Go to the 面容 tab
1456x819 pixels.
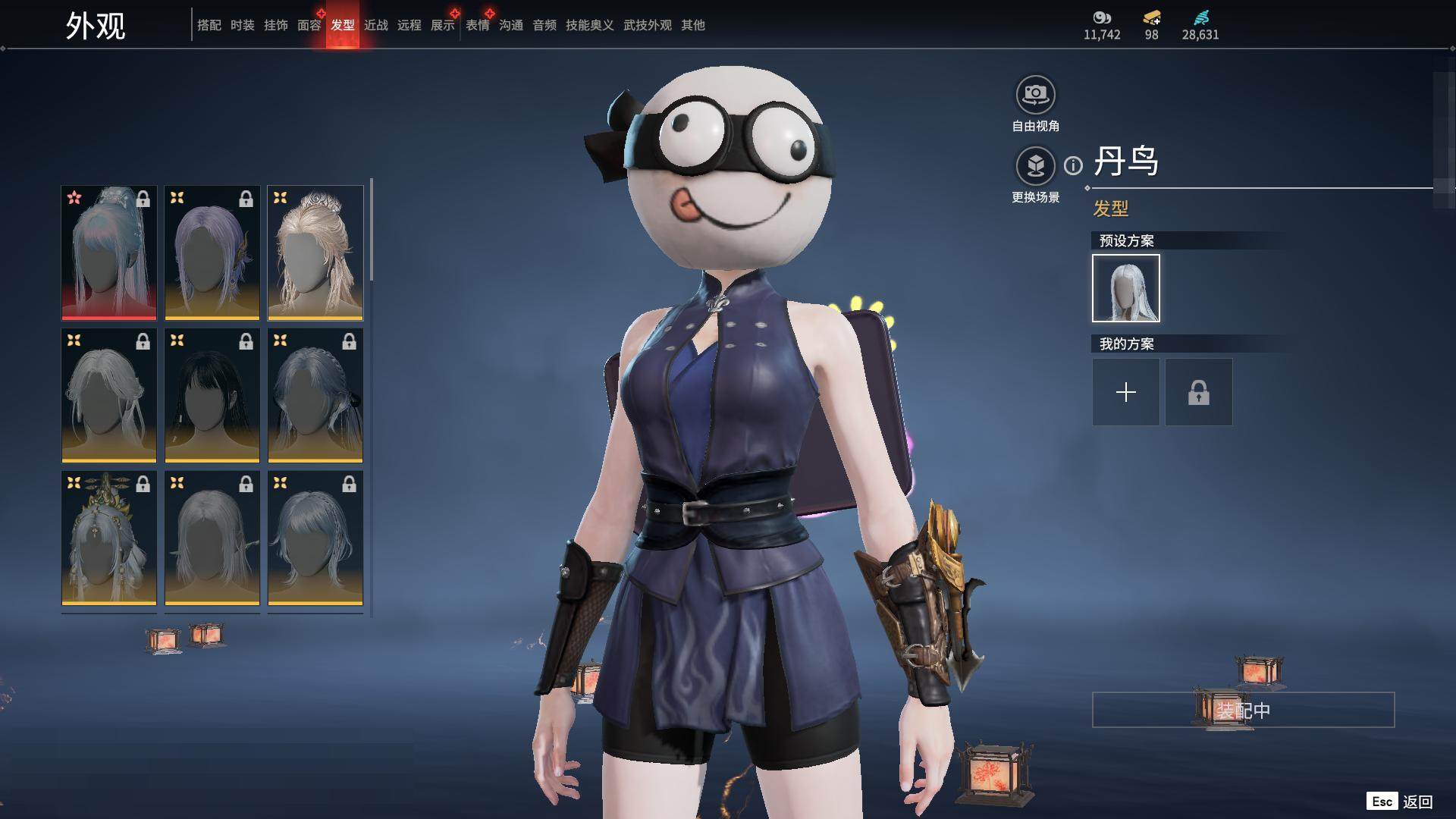[x=309, y=25]
